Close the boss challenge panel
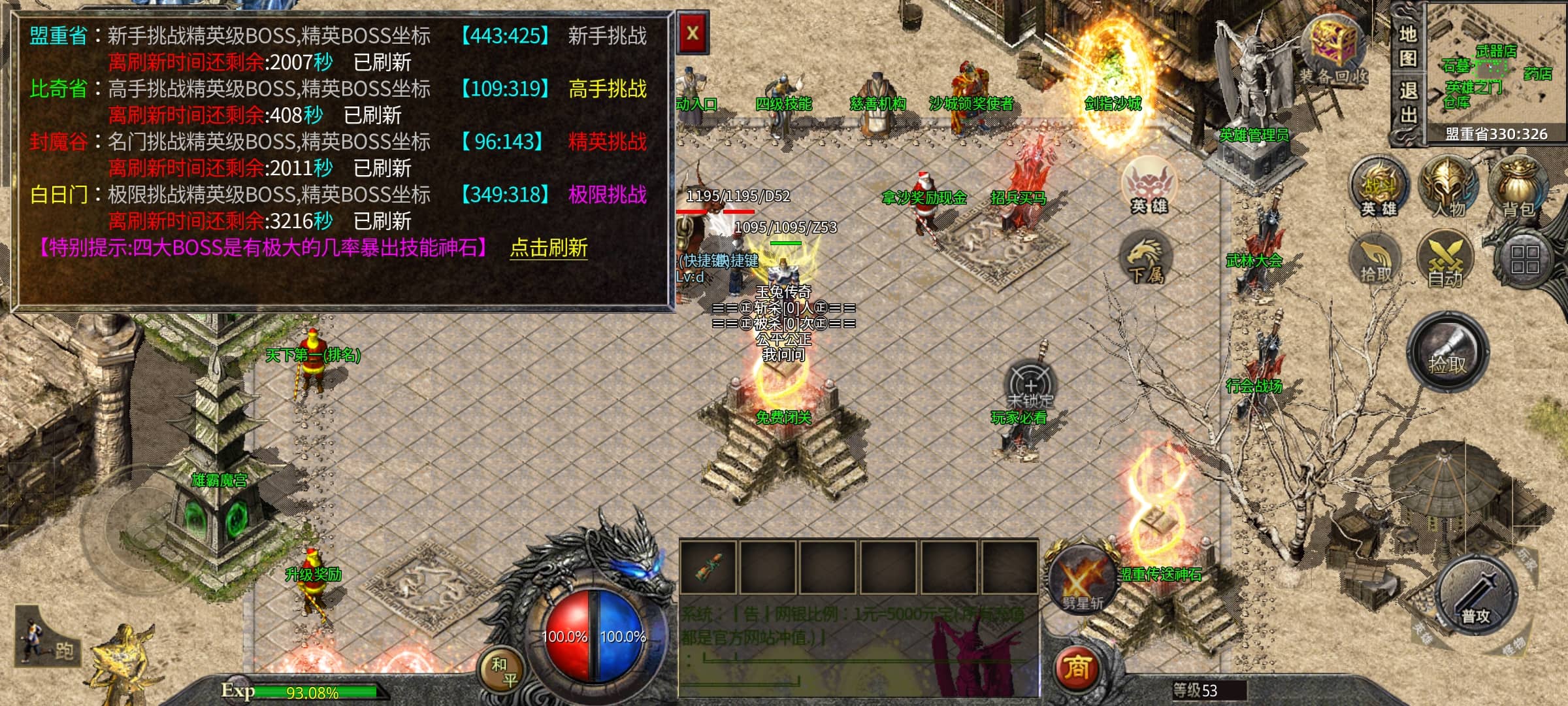 (693, 33)
